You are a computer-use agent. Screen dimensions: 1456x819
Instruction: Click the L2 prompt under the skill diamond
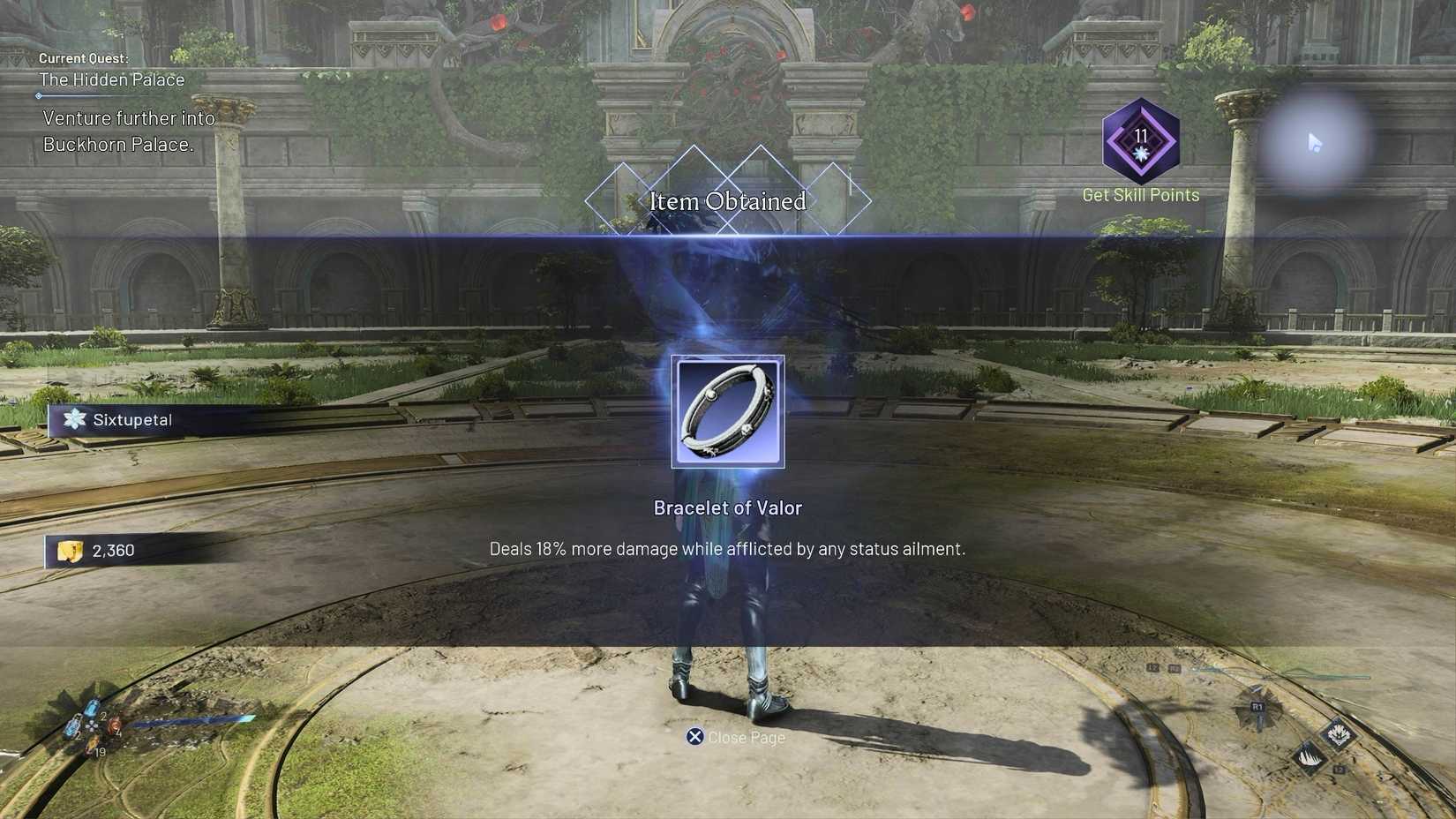coord(1339,770)
